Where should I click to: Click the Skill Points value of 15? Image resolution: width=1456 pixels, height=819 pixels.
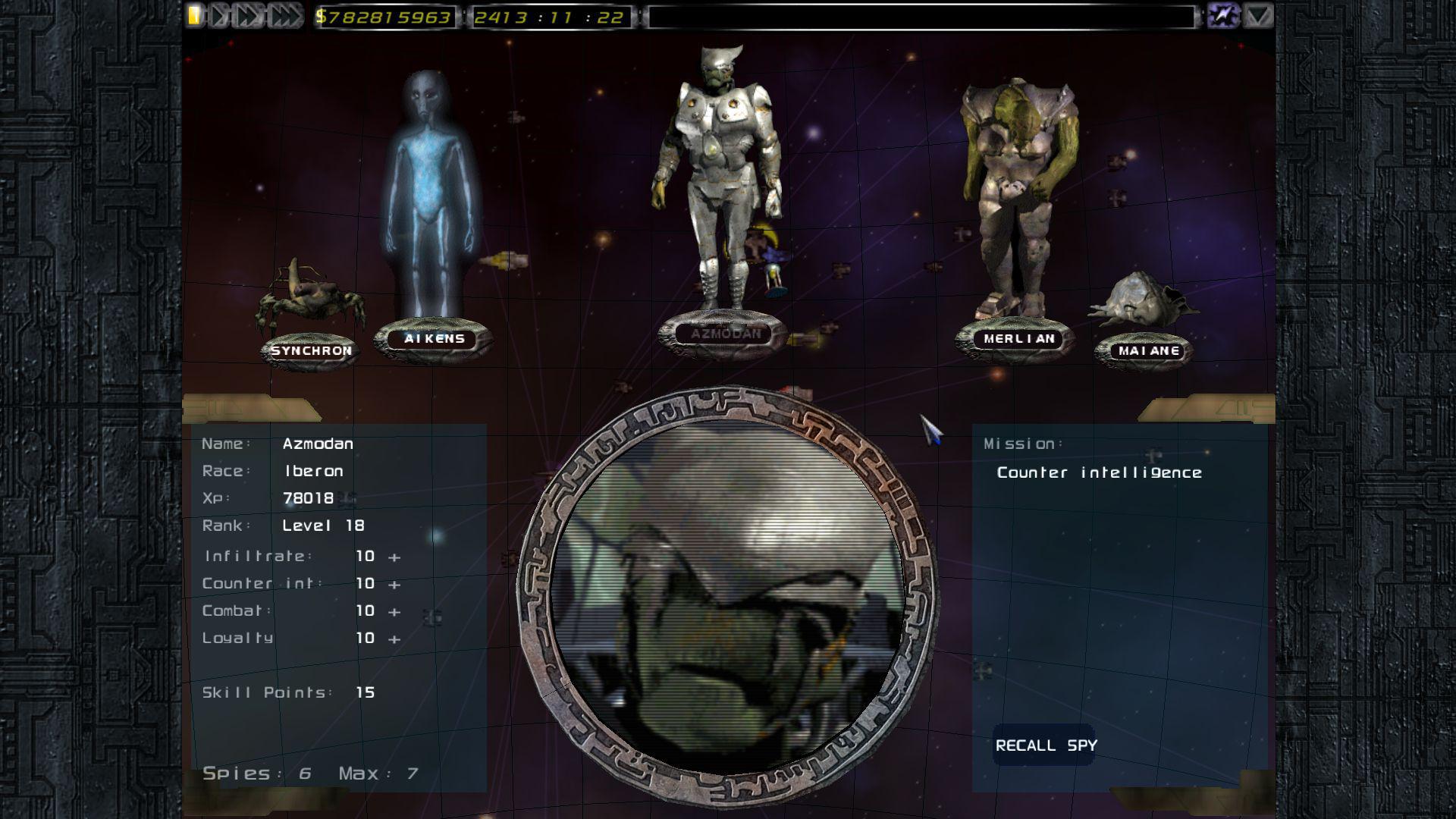click(364, 692)
